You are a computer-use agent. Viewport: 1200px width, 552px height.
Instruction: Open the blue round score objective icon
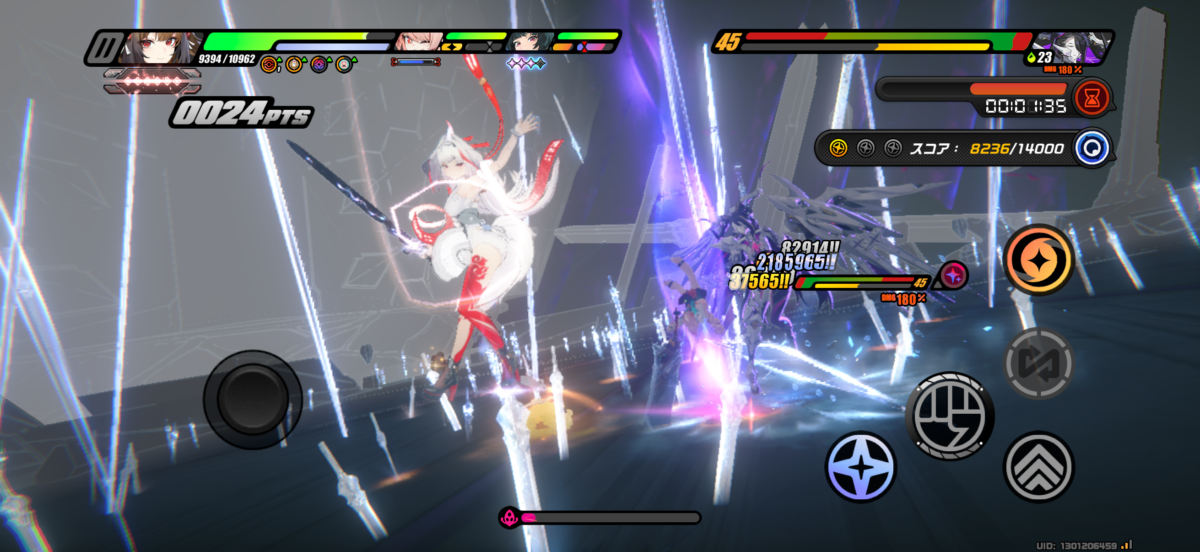[1093, 148]
